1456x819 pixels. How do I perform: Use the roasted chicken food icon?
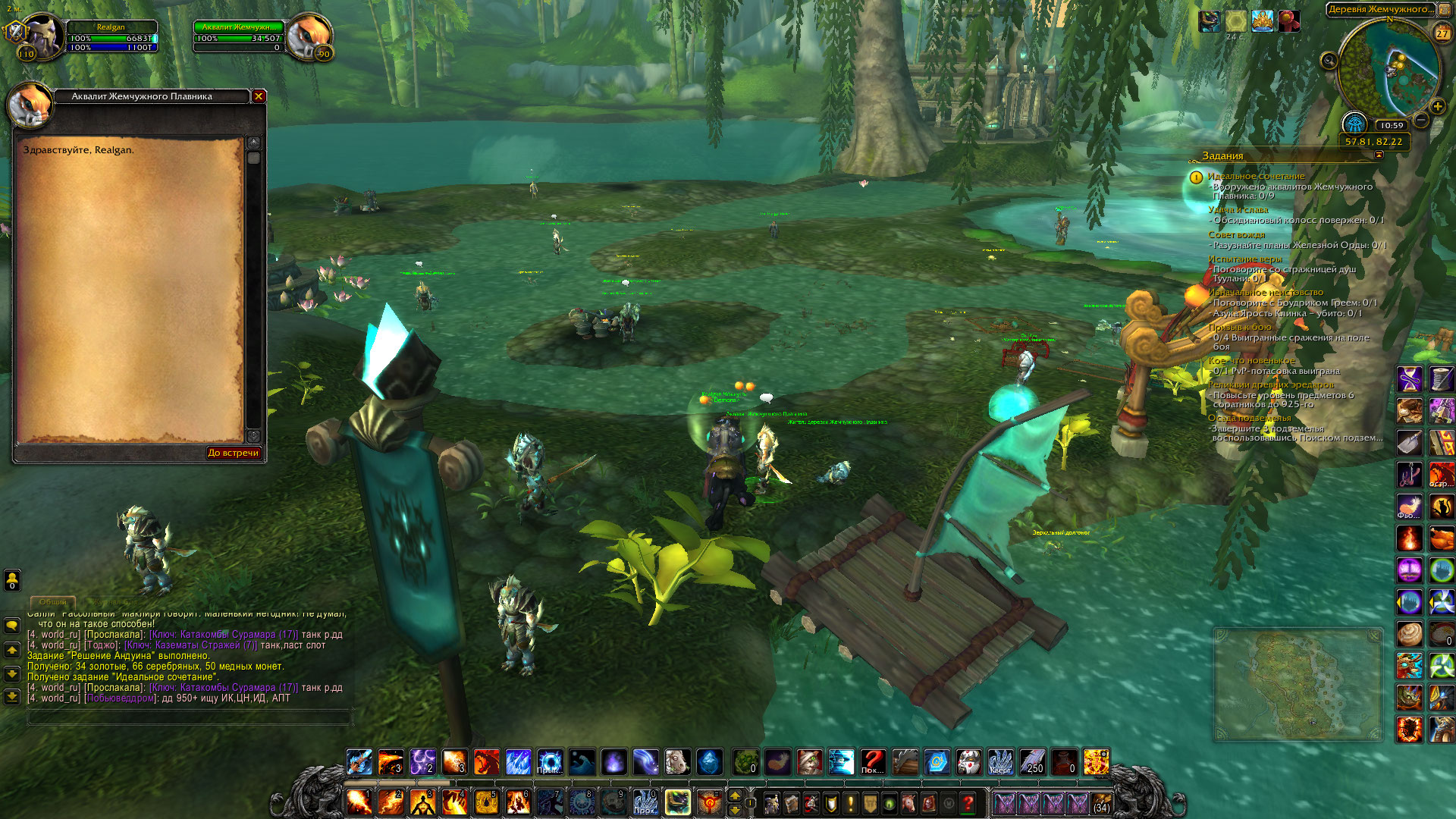coord(1442,538)
